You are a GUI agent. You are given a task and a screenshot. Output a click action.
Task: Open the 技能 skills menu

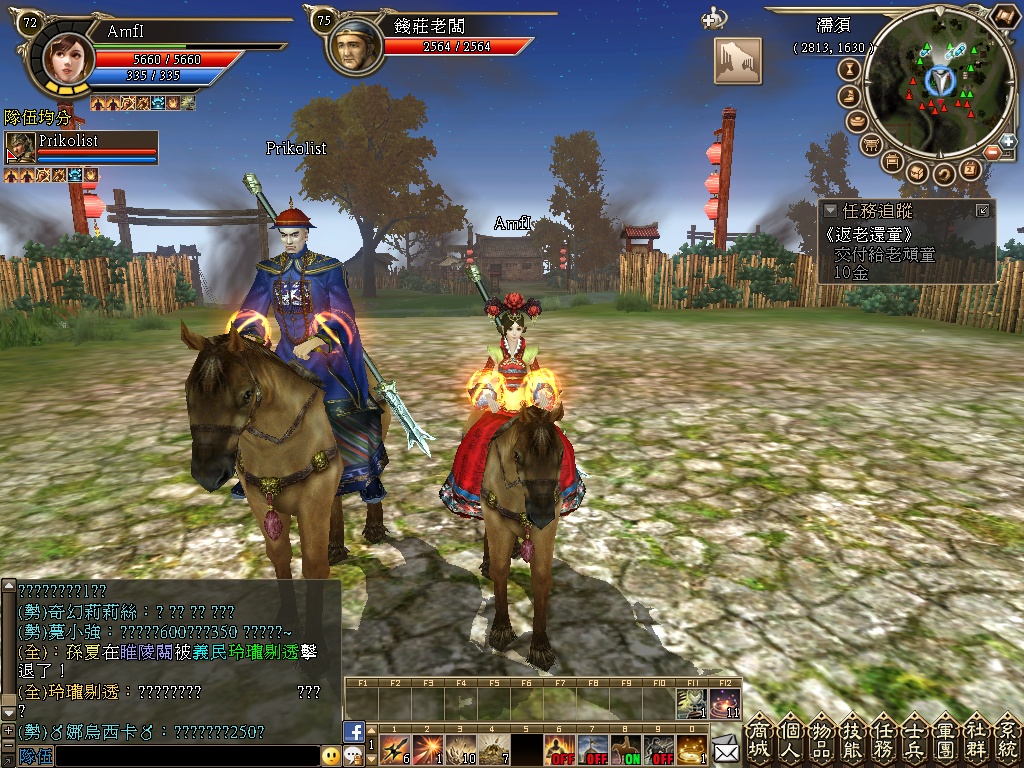click(x=853, y=740)
